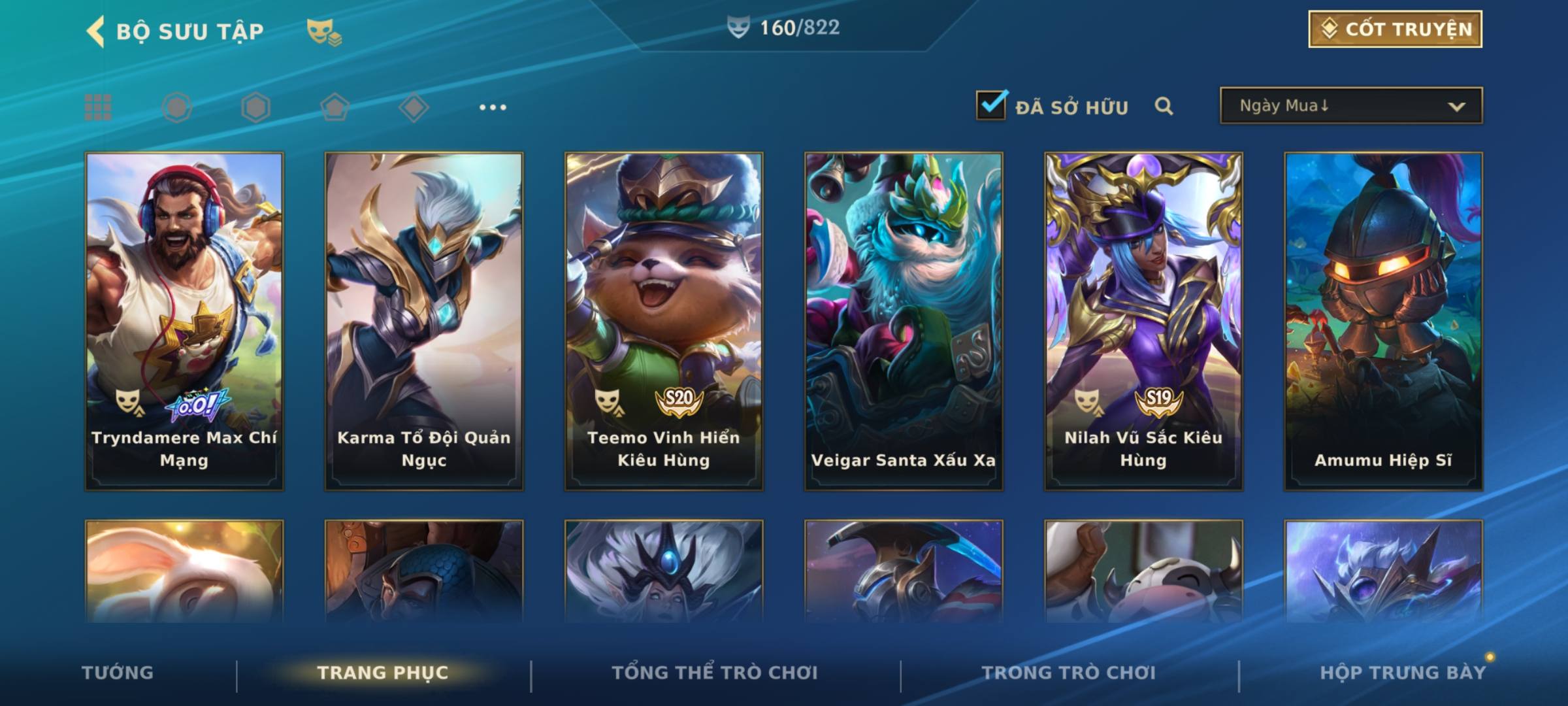The width and height of the screenshot is (1568, 706).
Task: Open the Tổng Thể Trò Chơi tab
Action: coord(715,673)
